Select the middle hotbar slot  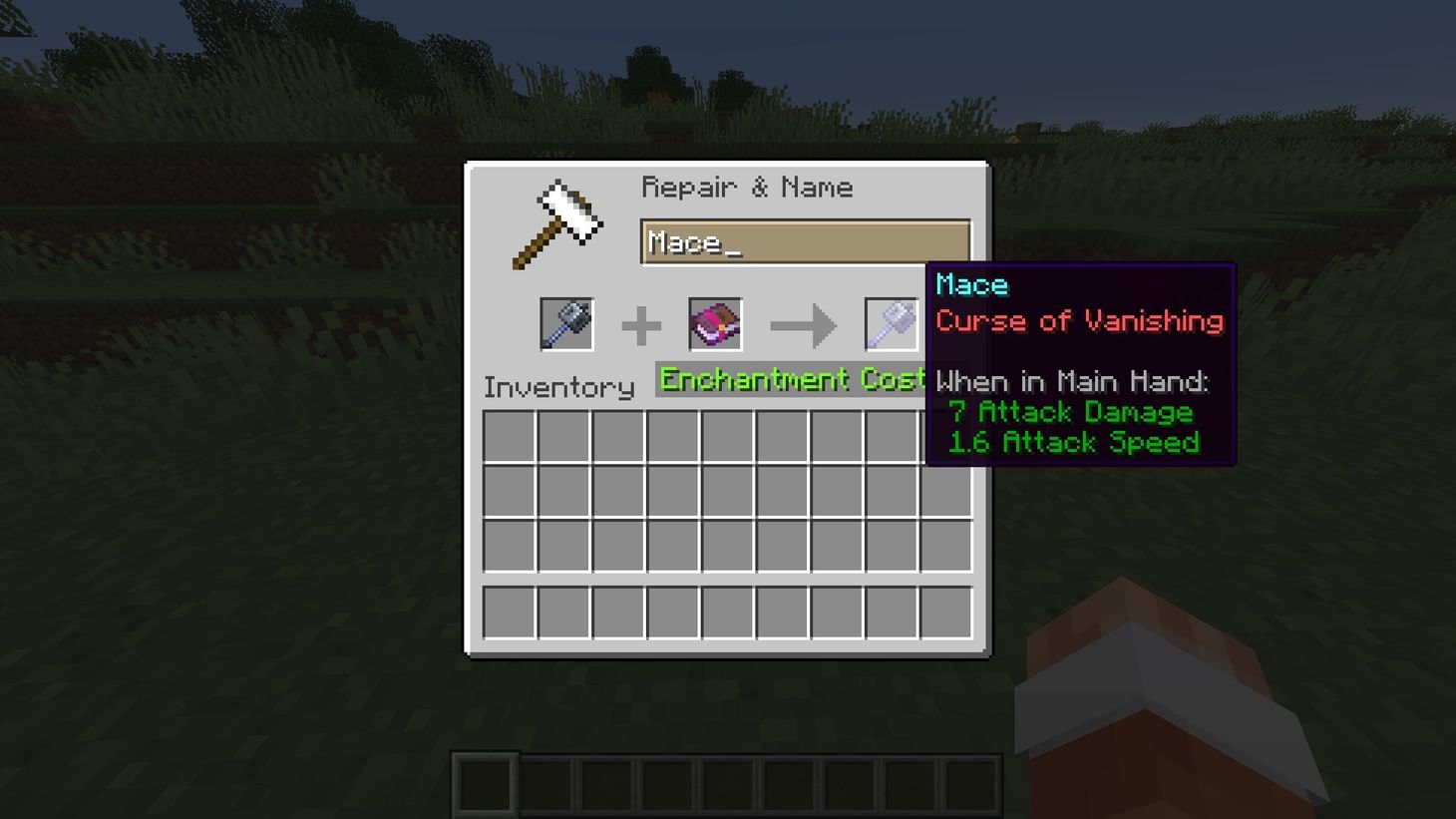click(728, 783)
